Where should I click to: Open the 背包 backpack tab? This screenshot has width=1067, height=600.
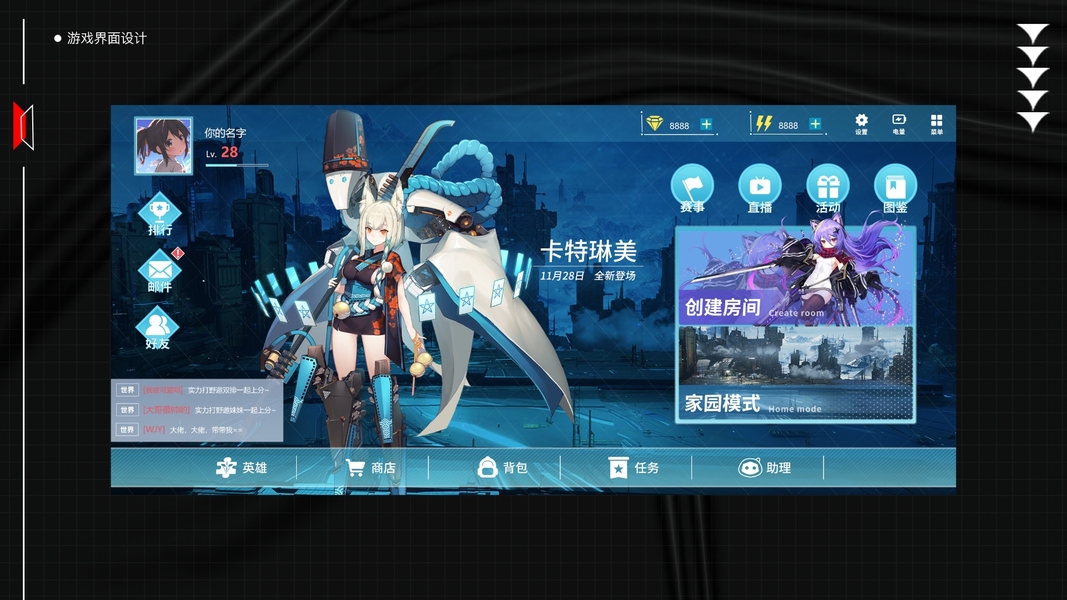[502, 468]
